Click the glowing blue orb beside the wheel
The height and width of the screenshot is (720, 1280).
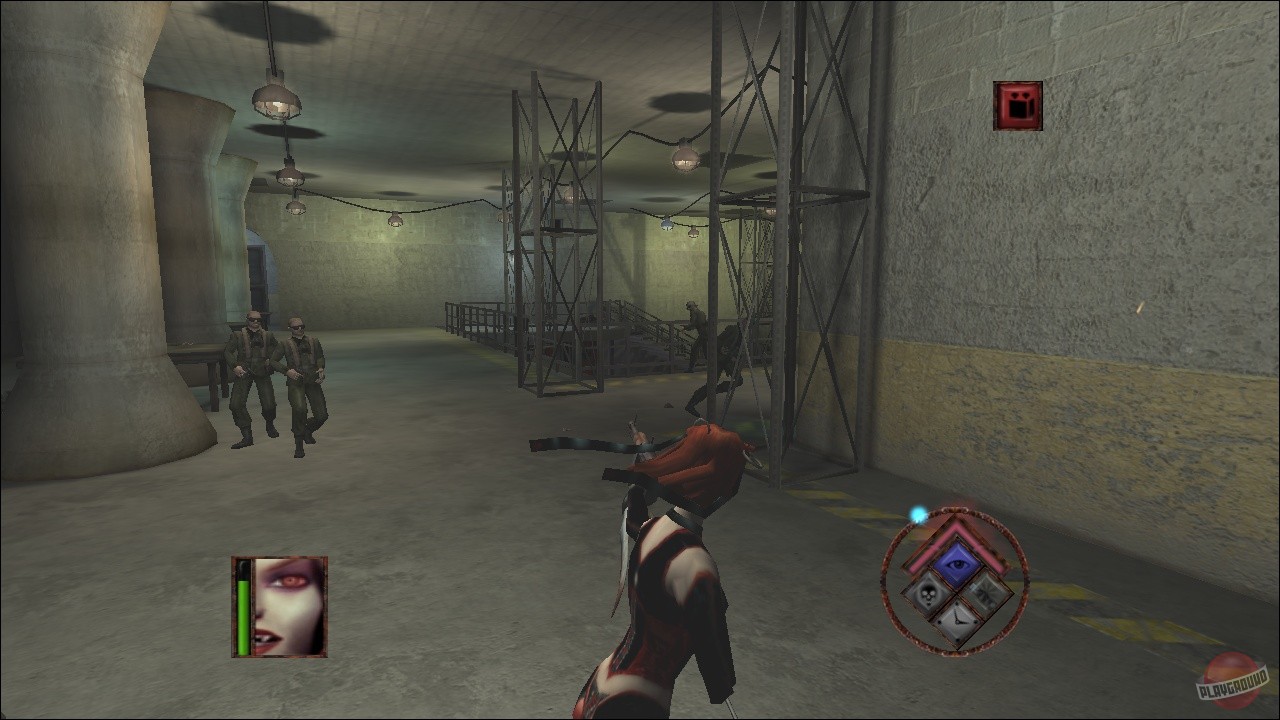[918, 516]
